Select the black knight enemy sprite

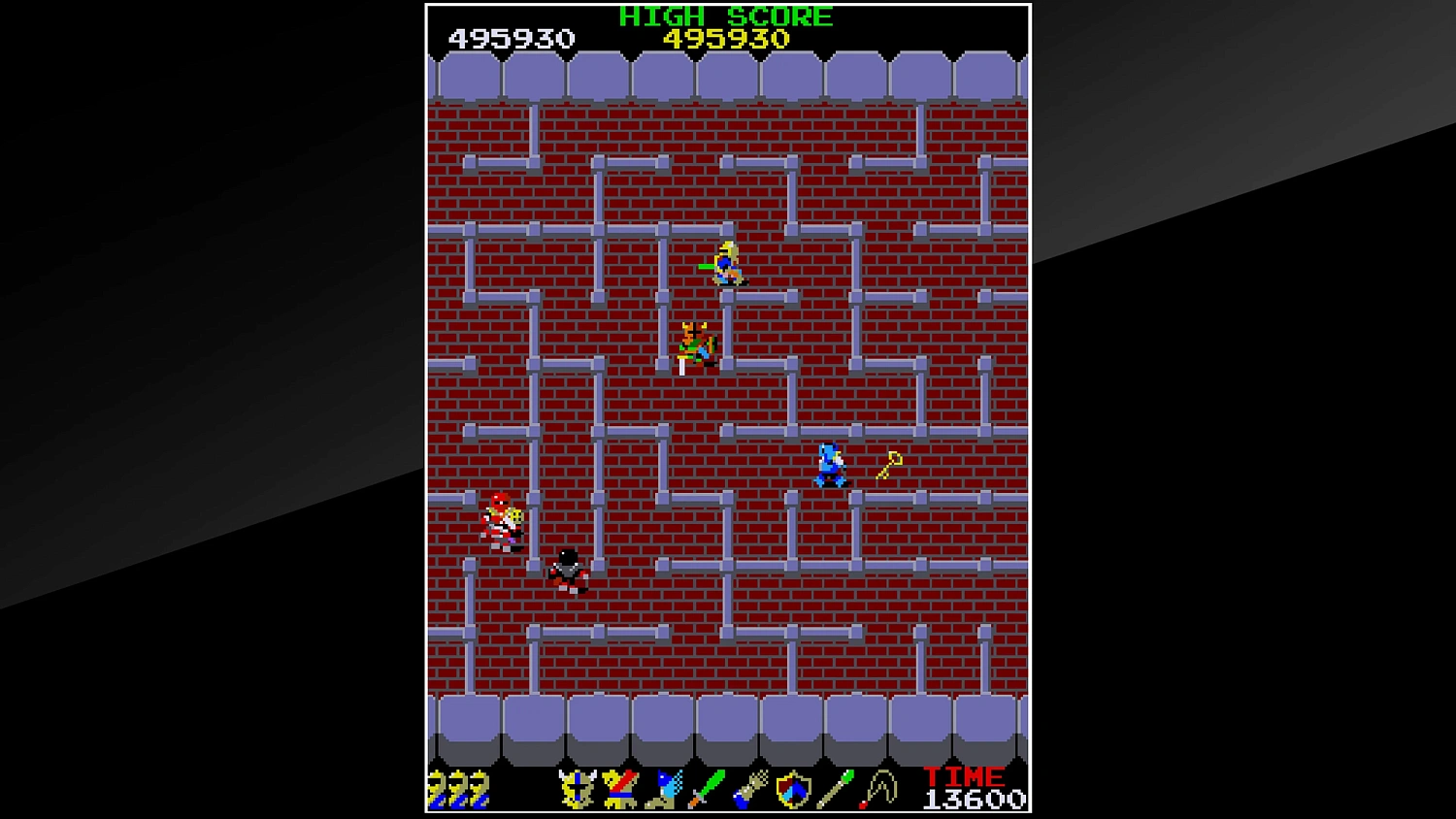click(x=567, y=571)
